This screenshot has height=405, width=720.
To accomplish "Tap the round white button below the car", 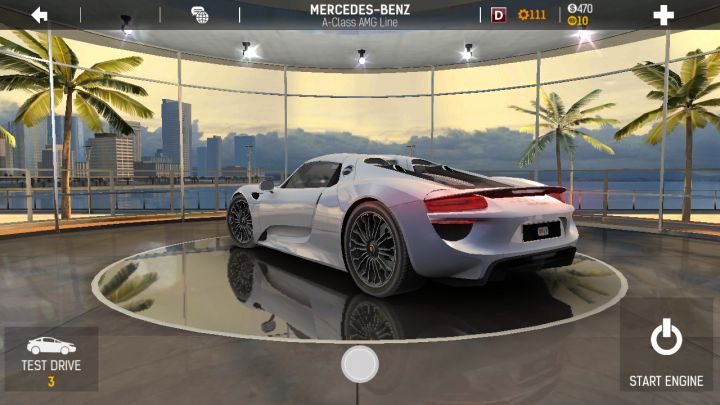I will [x=360, y=364].
